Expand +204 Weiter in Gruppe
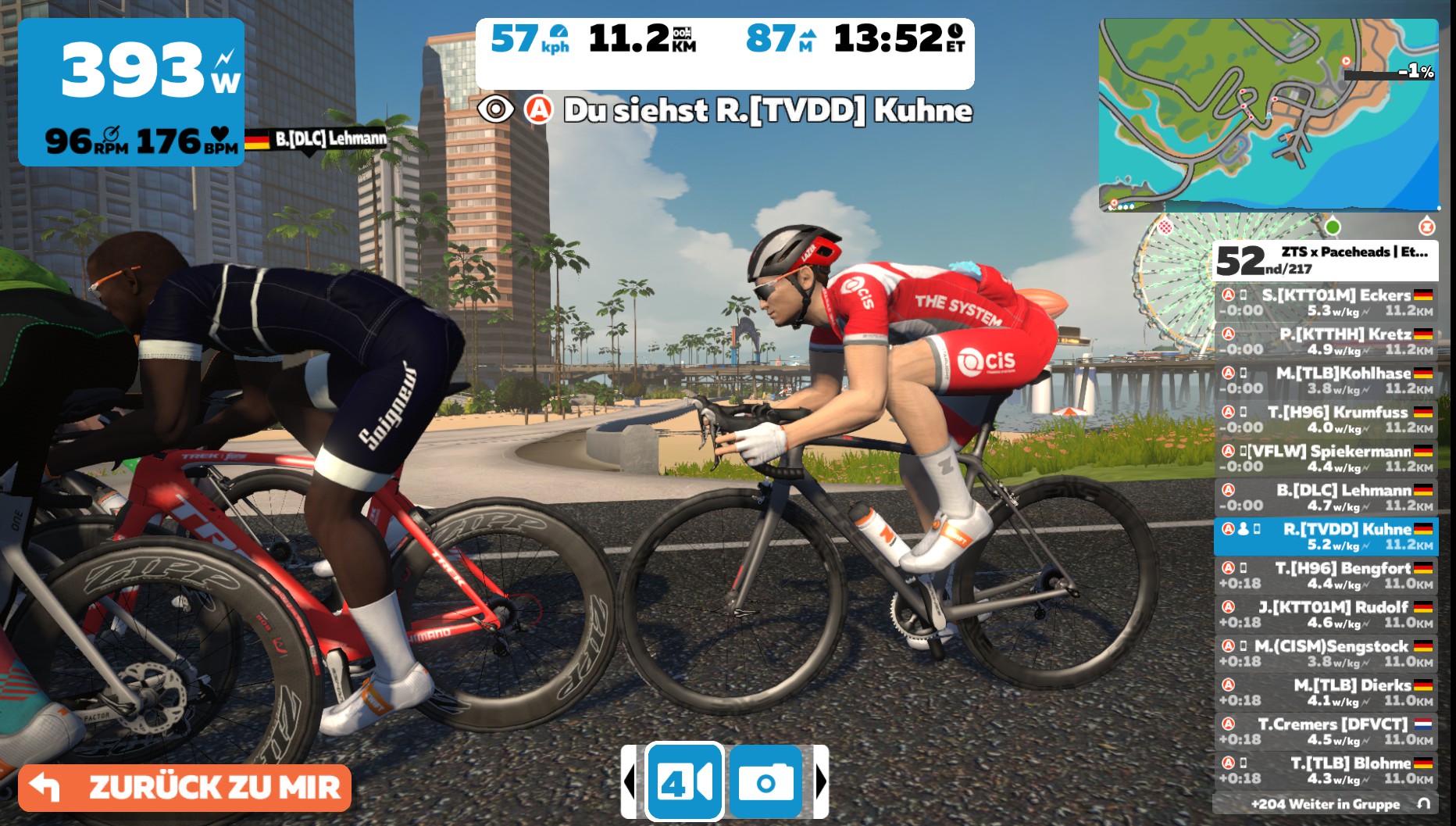1456x826 pixels. 1326,804
